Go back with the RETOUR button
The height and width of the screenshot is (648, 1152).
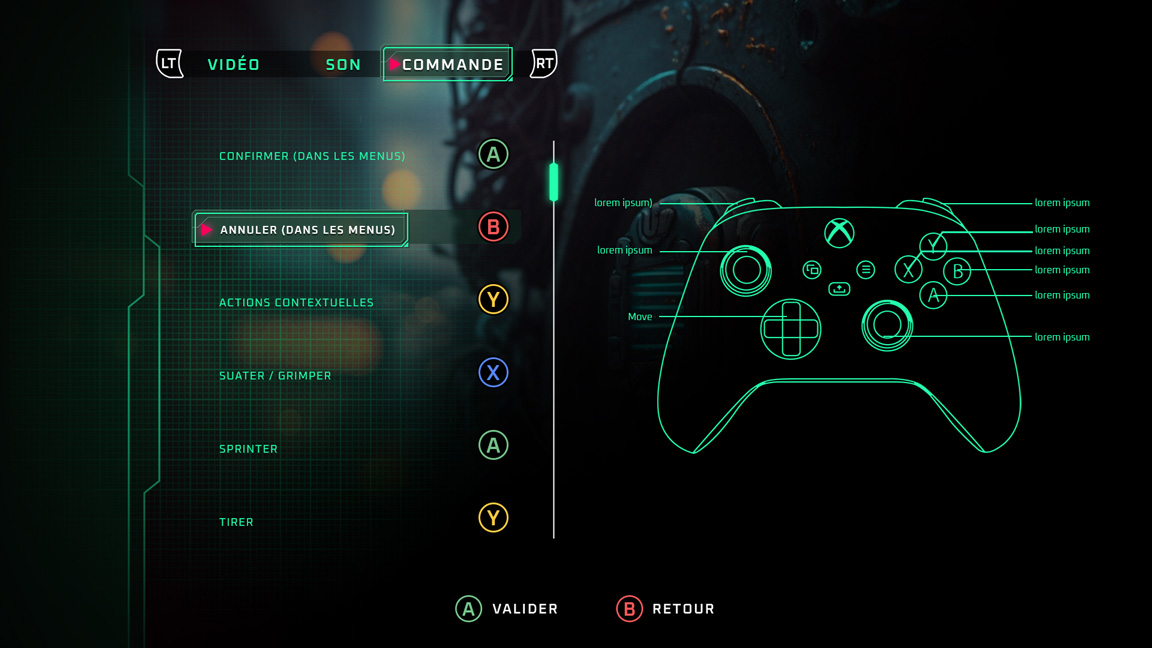(x=666, y=609)
